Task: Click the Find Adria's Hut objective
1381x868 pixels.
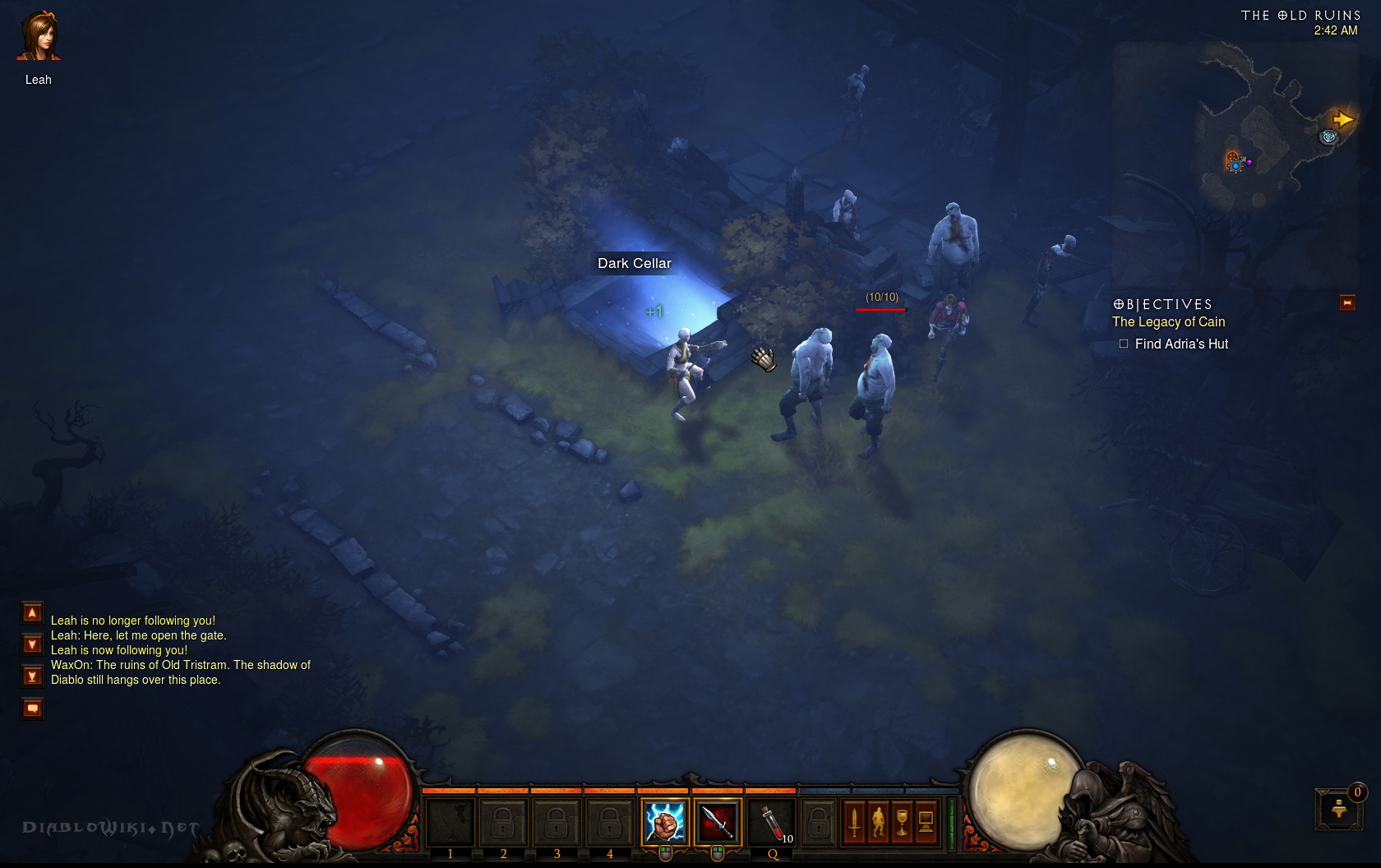Action: (x=1180, y=344)
